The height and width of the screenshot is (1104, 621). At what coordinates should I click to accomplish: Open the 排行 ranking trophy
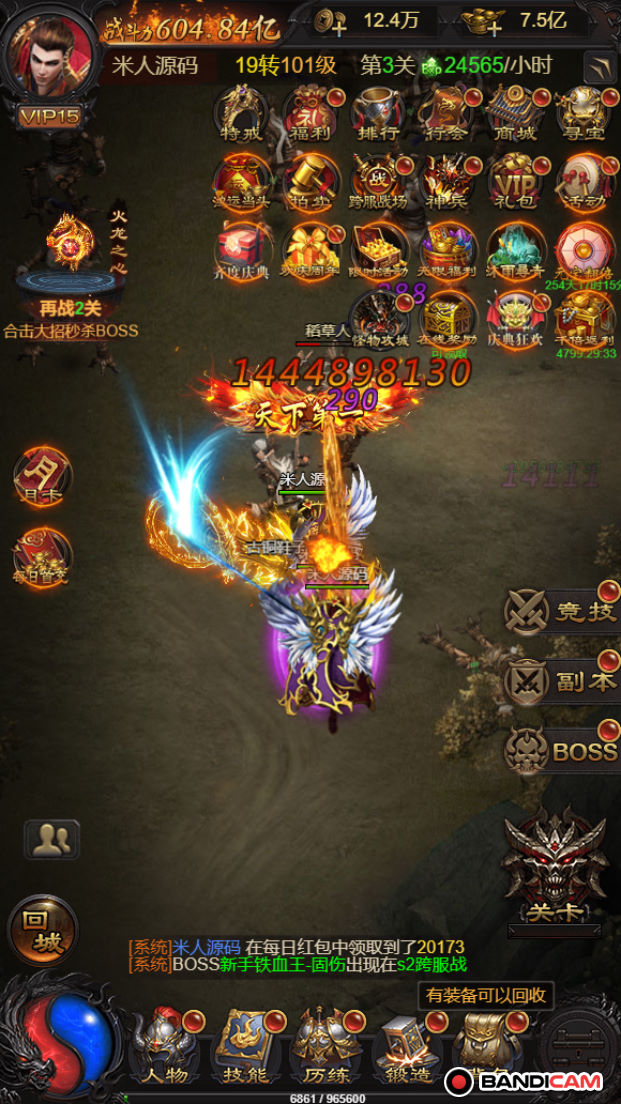378,113
